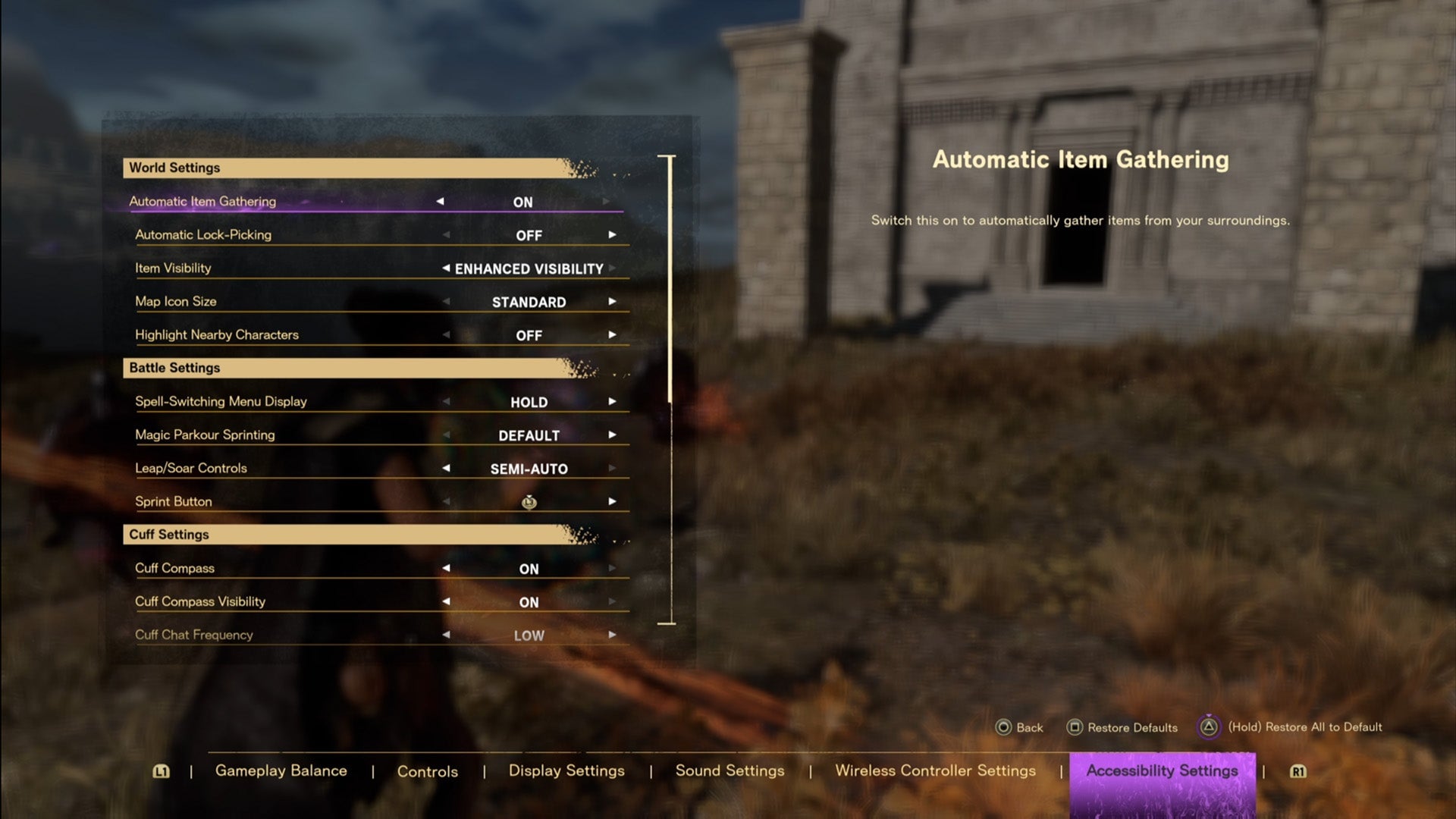Click right arrow on Magic Parkour Sprinting
This screenshot has height=819, width=1456.
click(613, 435)
